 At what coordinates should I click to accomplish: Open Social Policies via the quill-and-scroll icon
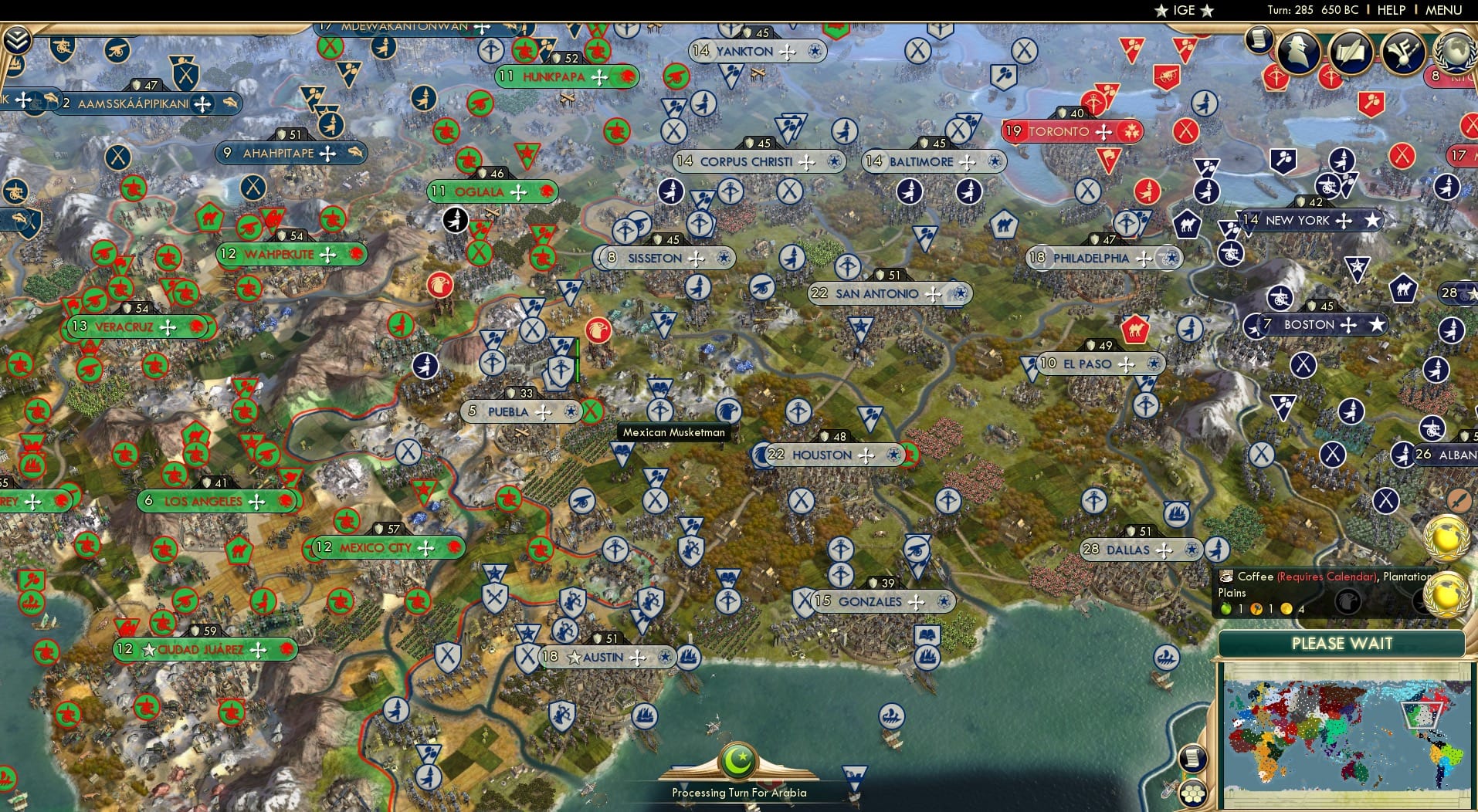(1351, 52)
